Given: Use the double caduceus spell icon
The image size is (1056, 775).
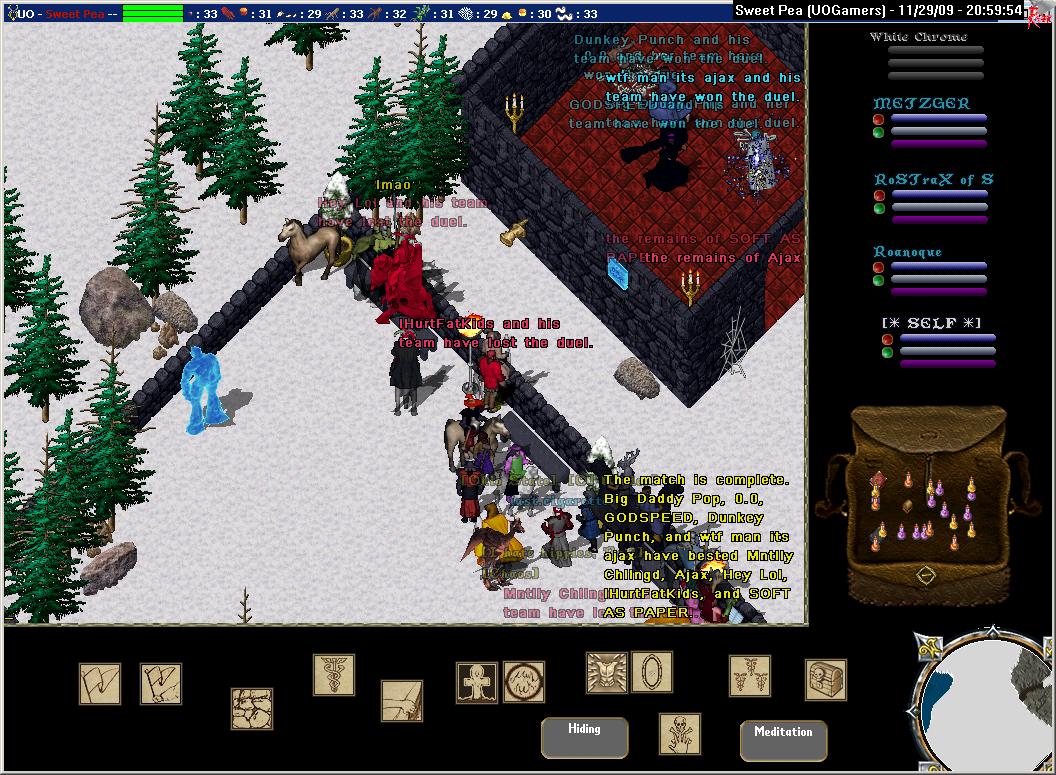Looking at the screenshot, I should [750, 676].
